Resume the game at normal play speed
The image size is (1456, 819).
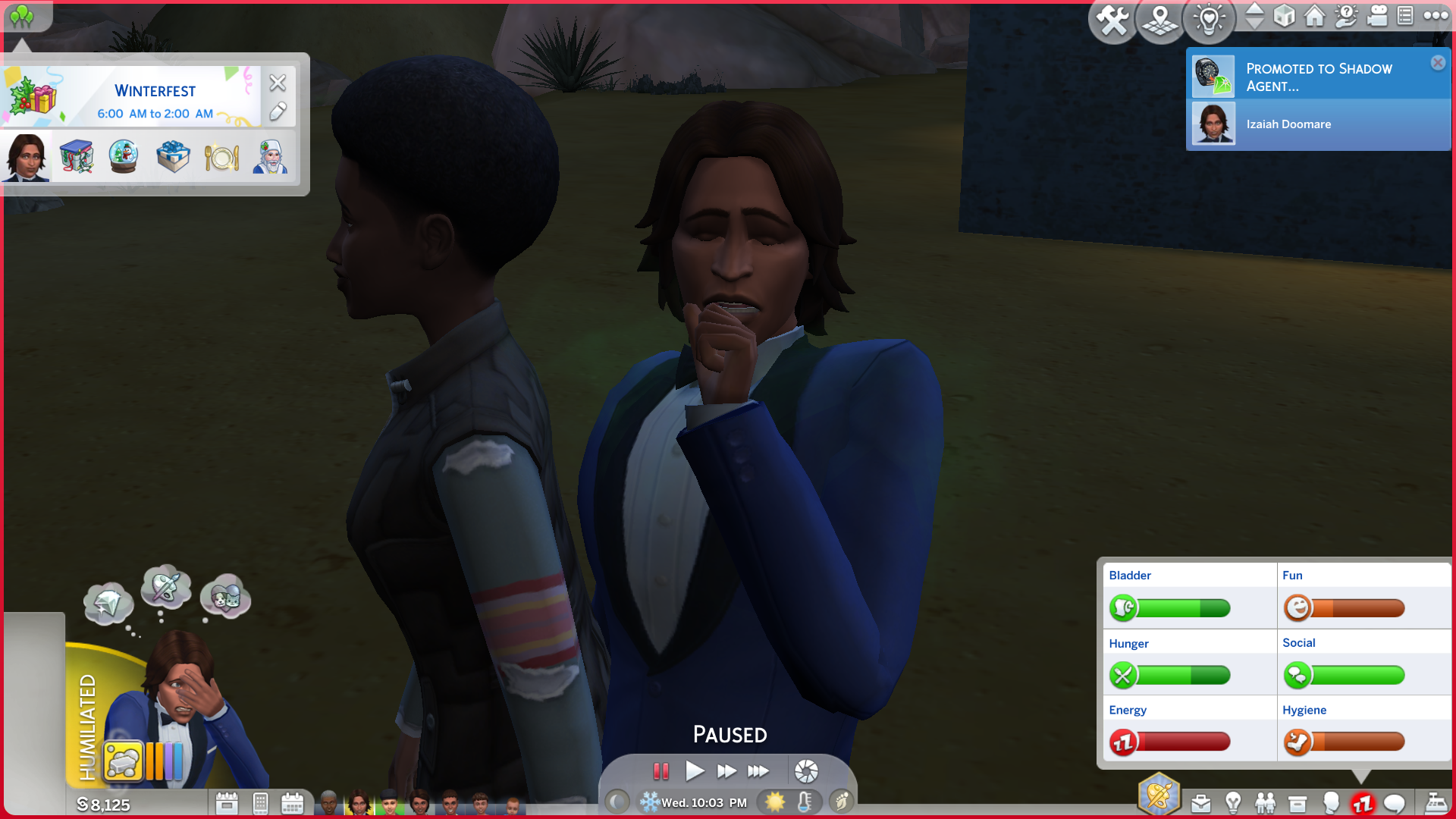click(x=694, y=771)
